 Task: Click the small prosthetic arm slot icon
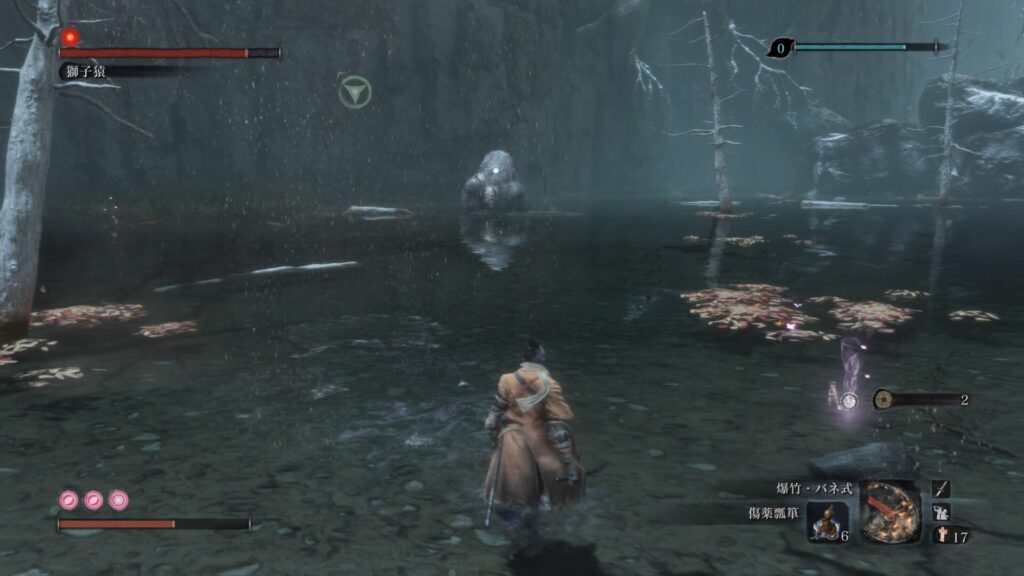pyautogui.click(x=941, y=511)
